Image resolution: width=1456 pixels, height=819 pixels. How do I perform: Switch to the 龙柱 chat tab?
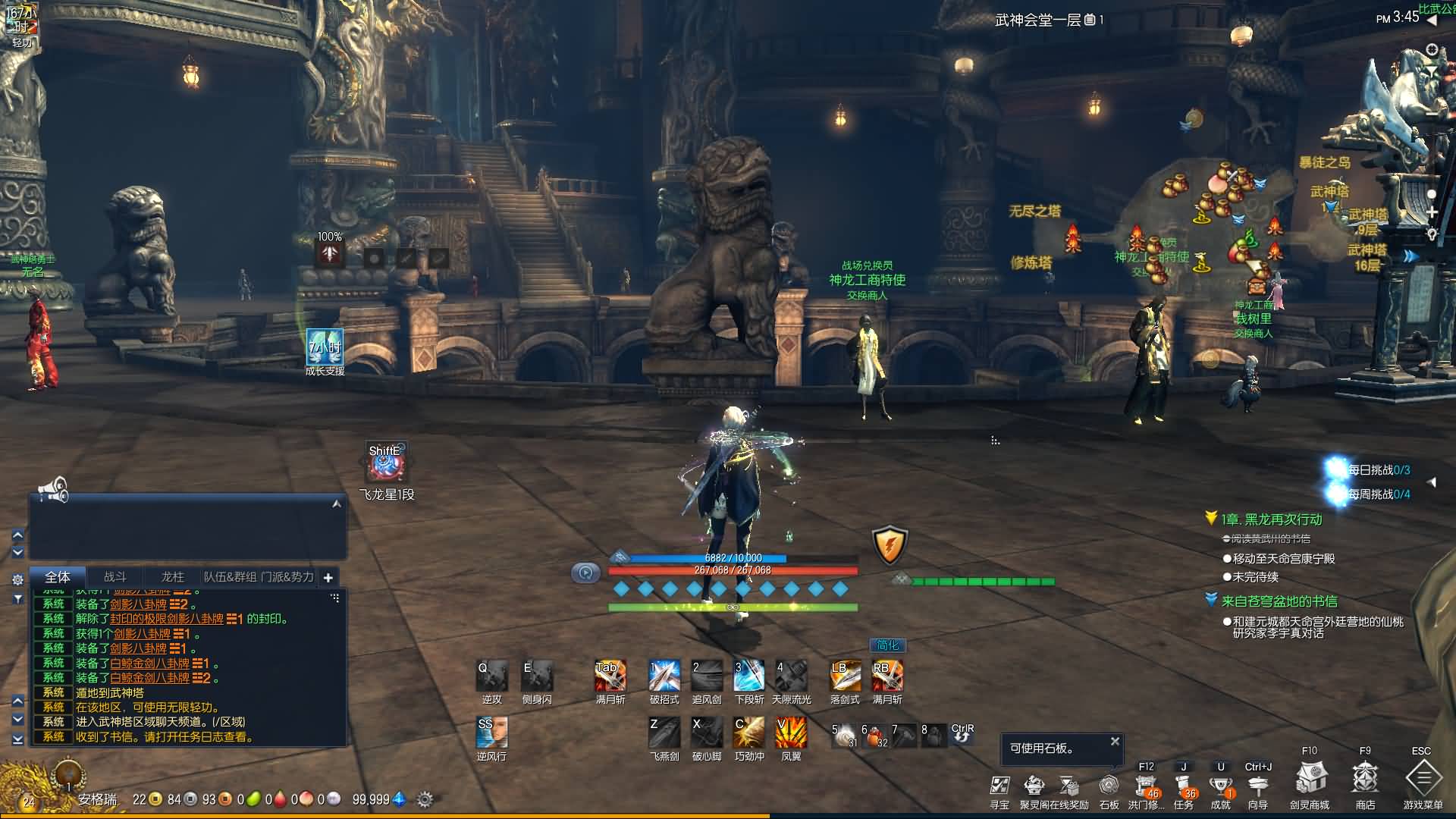point(173,577)
